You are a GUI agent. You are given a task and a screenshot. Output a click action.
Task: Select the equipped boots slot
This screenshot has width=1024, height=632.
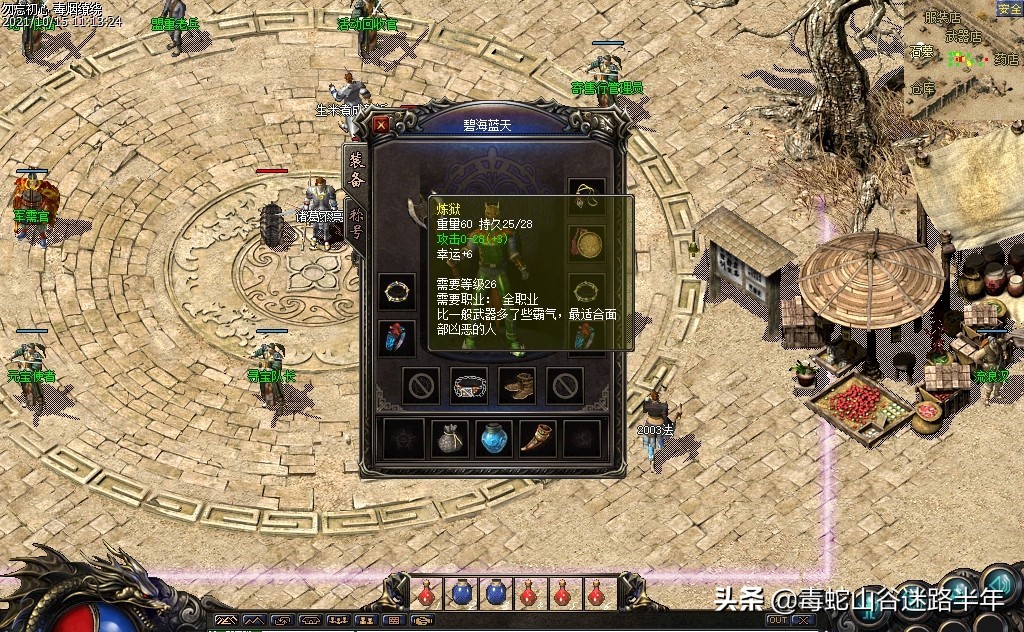[517, 386]
